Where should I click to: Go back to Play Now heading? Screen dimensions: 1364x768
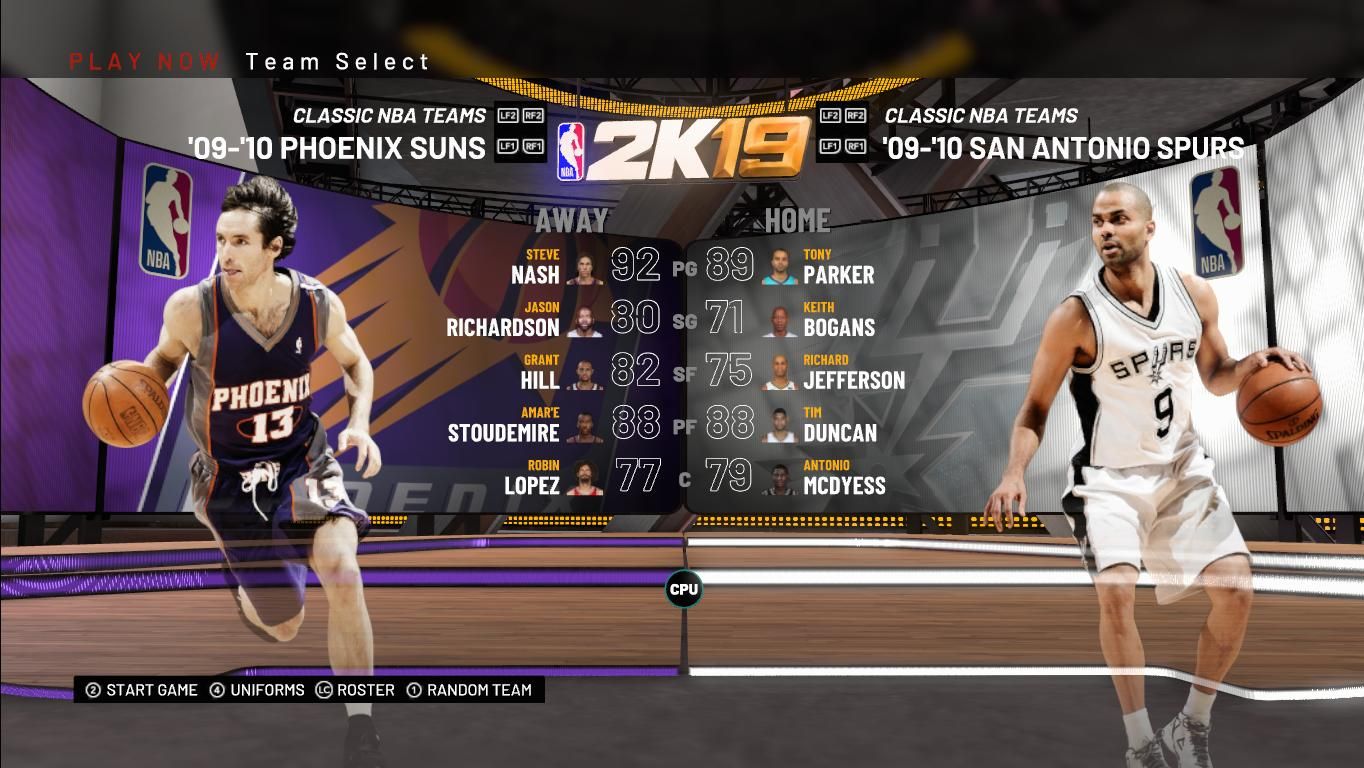(144, 62)
